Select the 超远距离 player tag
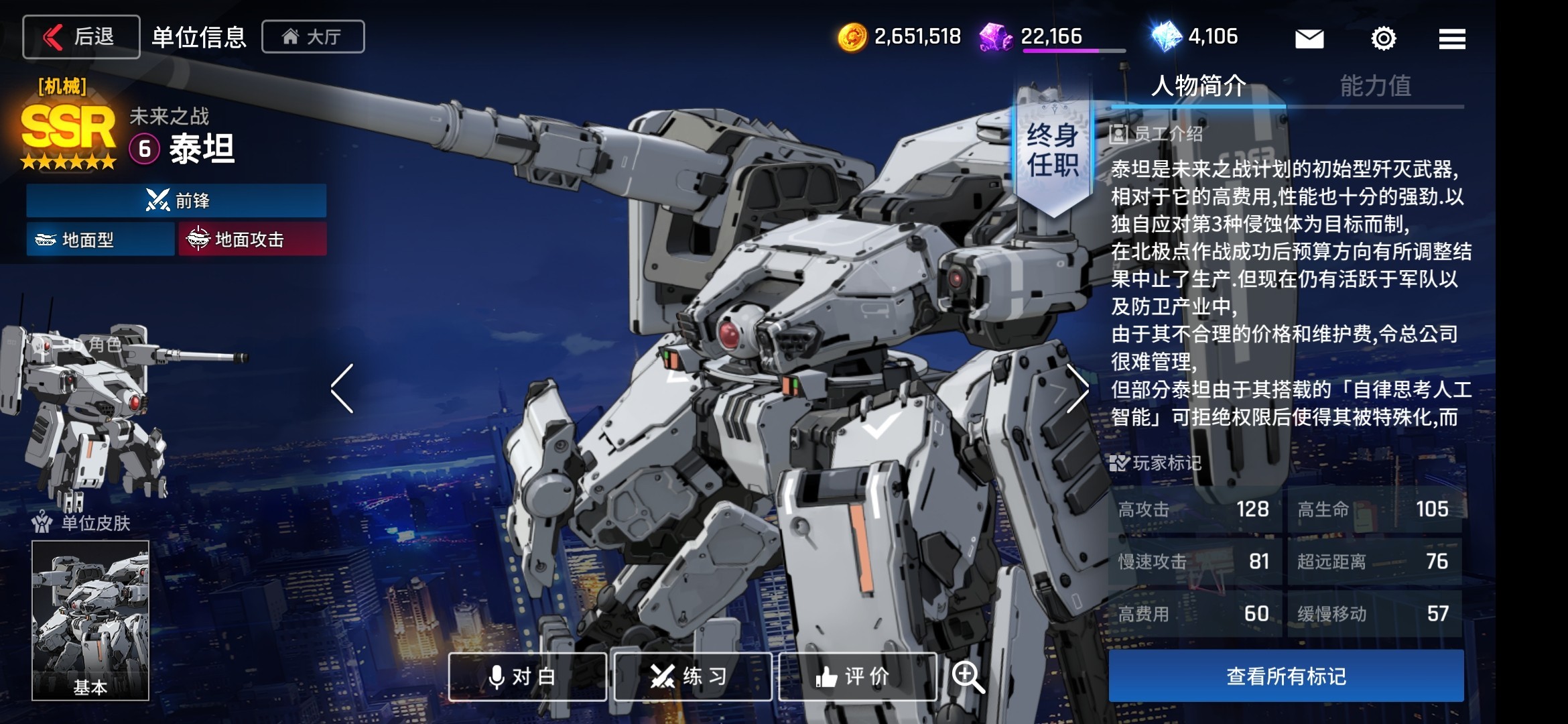 (x=1374, y=562)
